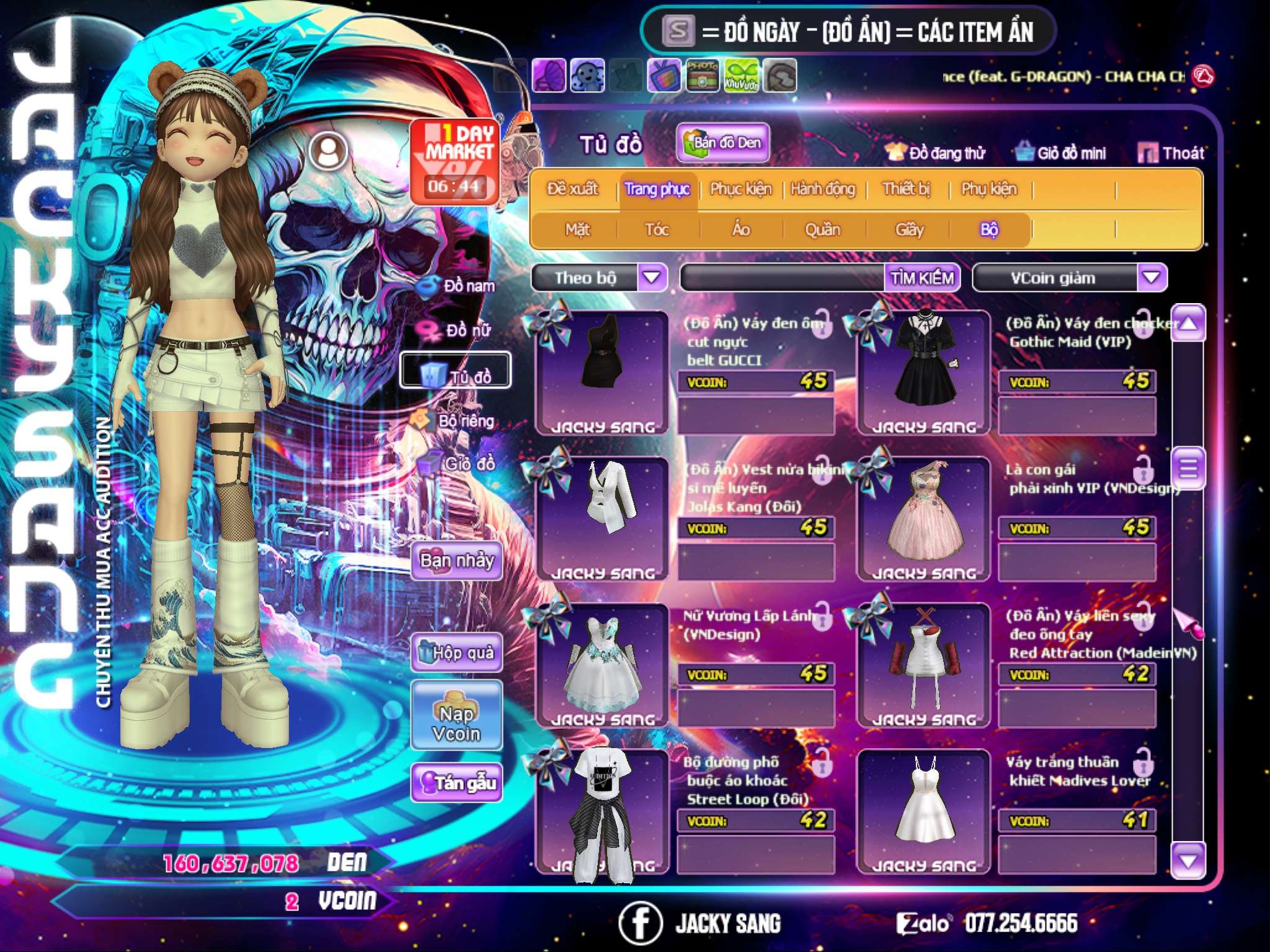
Task: Switch to the Phục kiện tab
Action: 740,189
